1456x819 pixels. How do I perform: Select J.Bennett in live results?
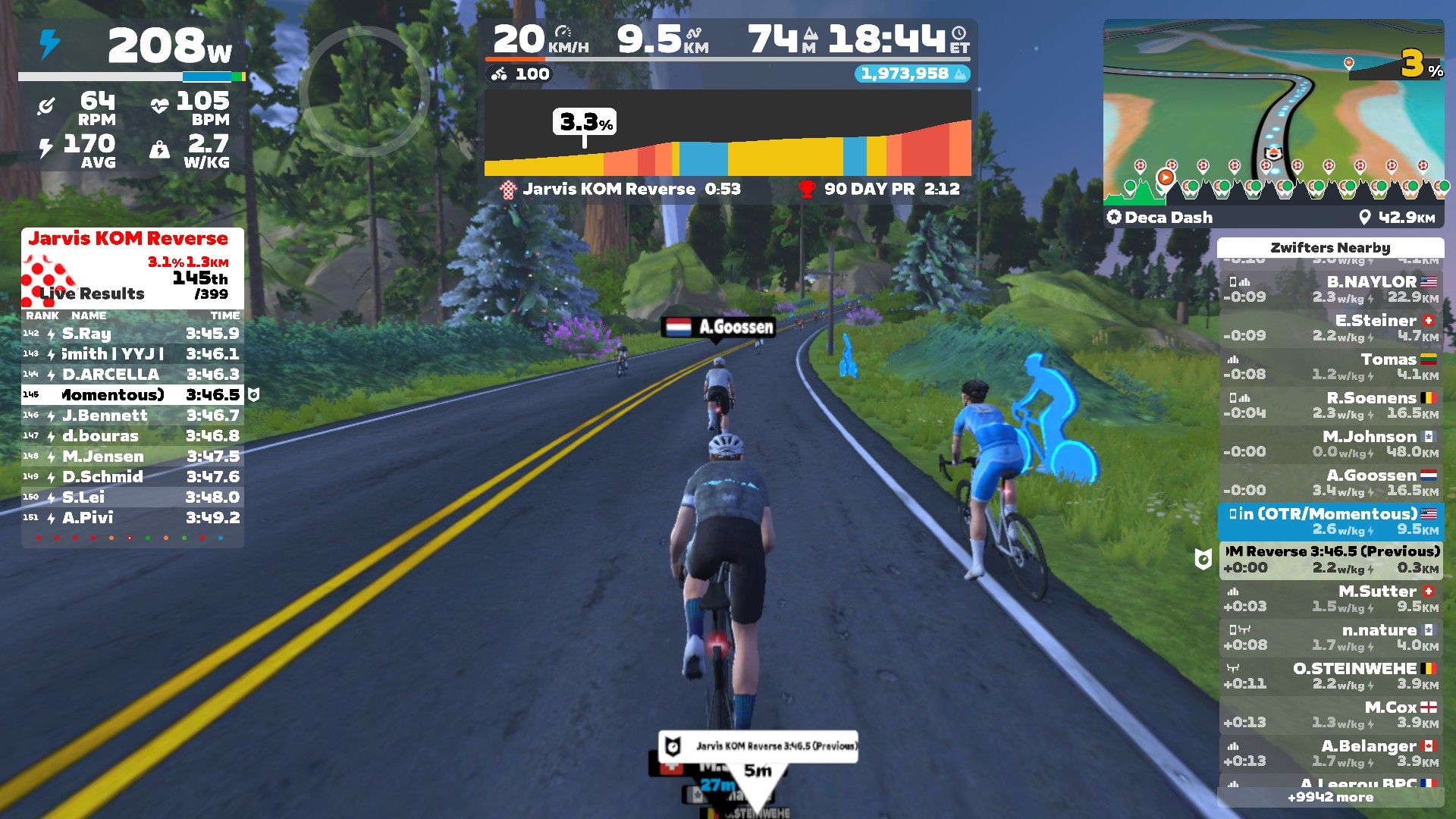click(132, 416)
